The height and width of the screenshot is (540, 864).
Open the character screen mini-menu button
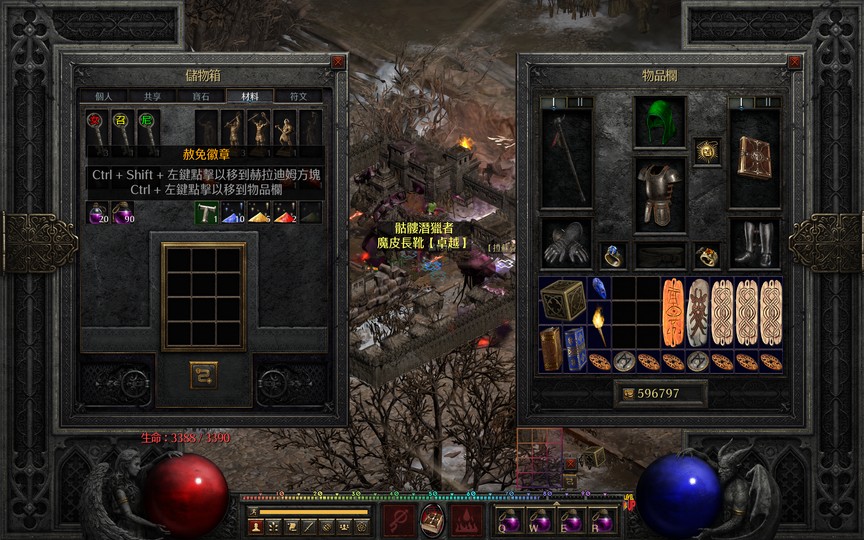click(x=255, y=525)
